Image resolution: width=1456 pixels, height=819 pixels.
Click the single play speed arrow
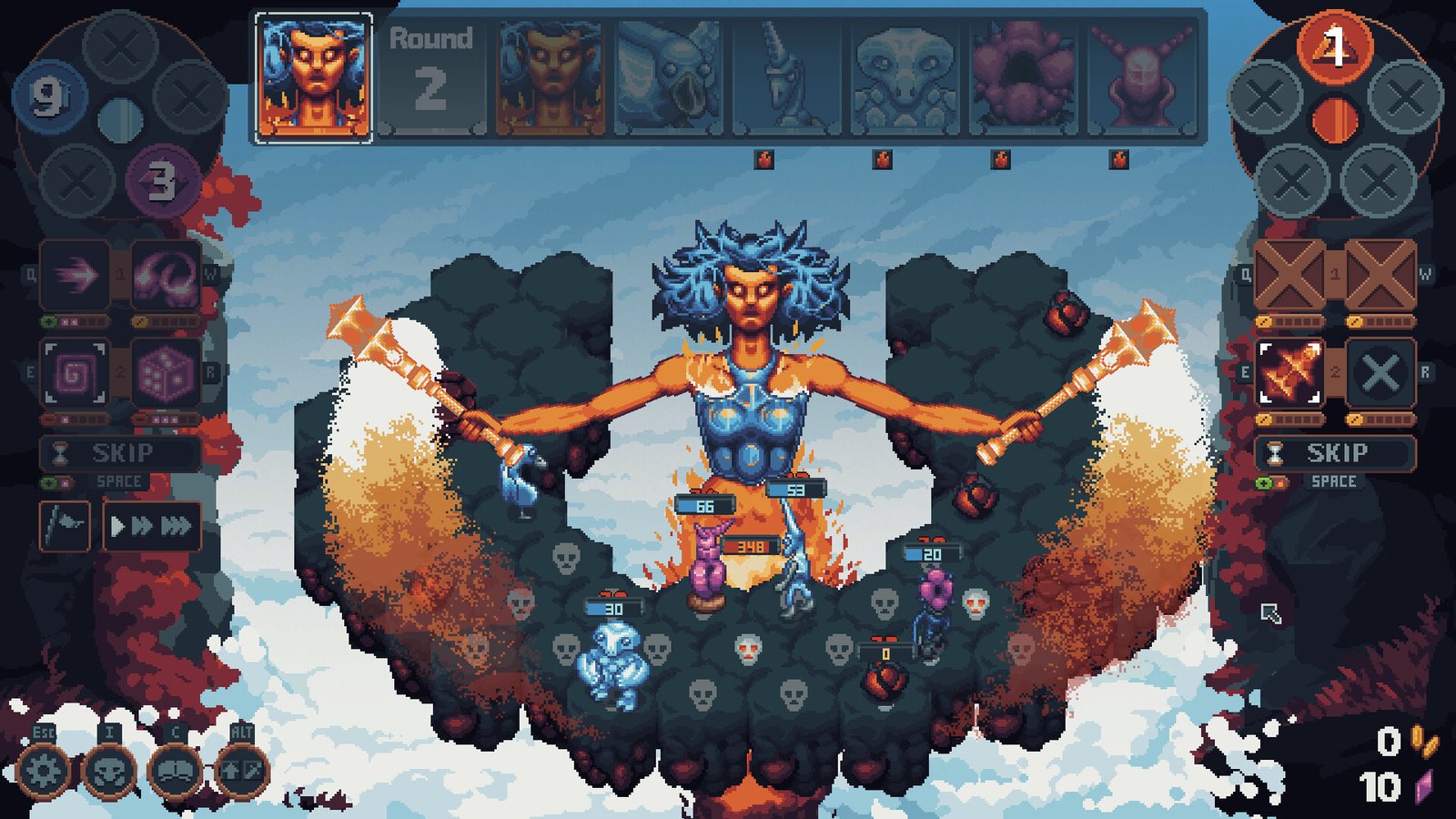[117, 525]
